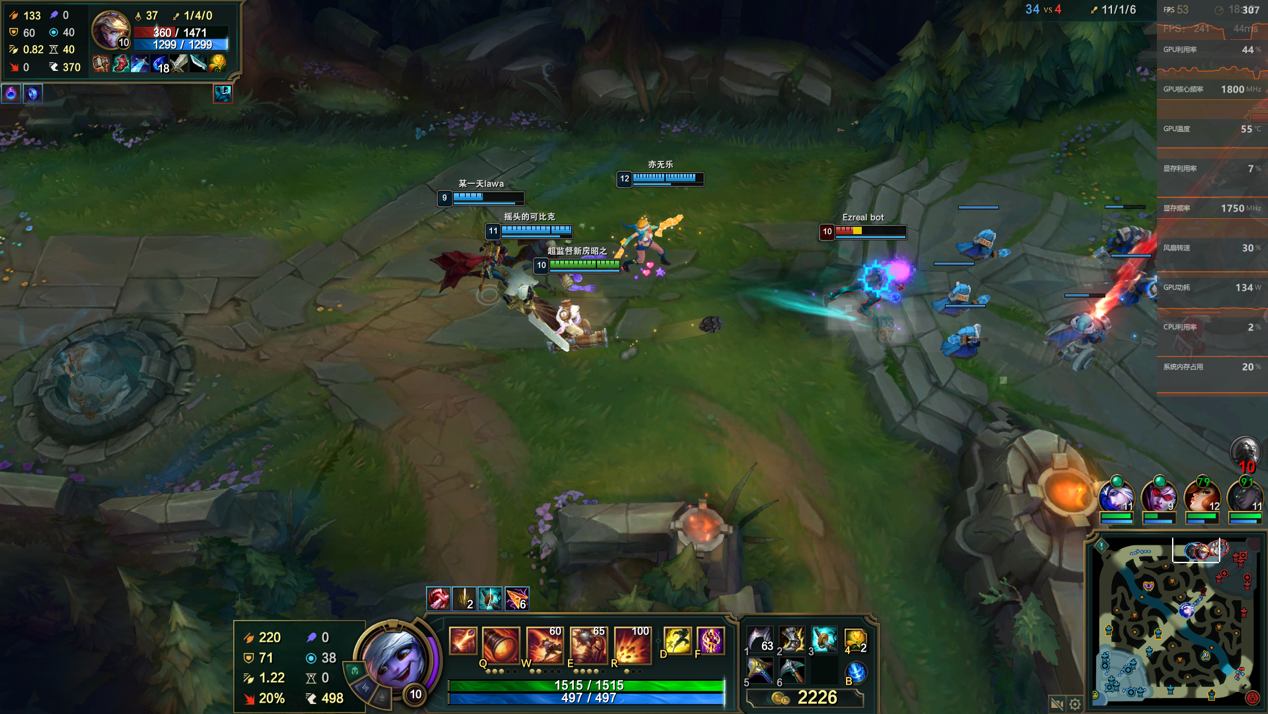Select the red-haired ally portrait at level 12
Screen dimensions: 1268x714
point(1201,496)
